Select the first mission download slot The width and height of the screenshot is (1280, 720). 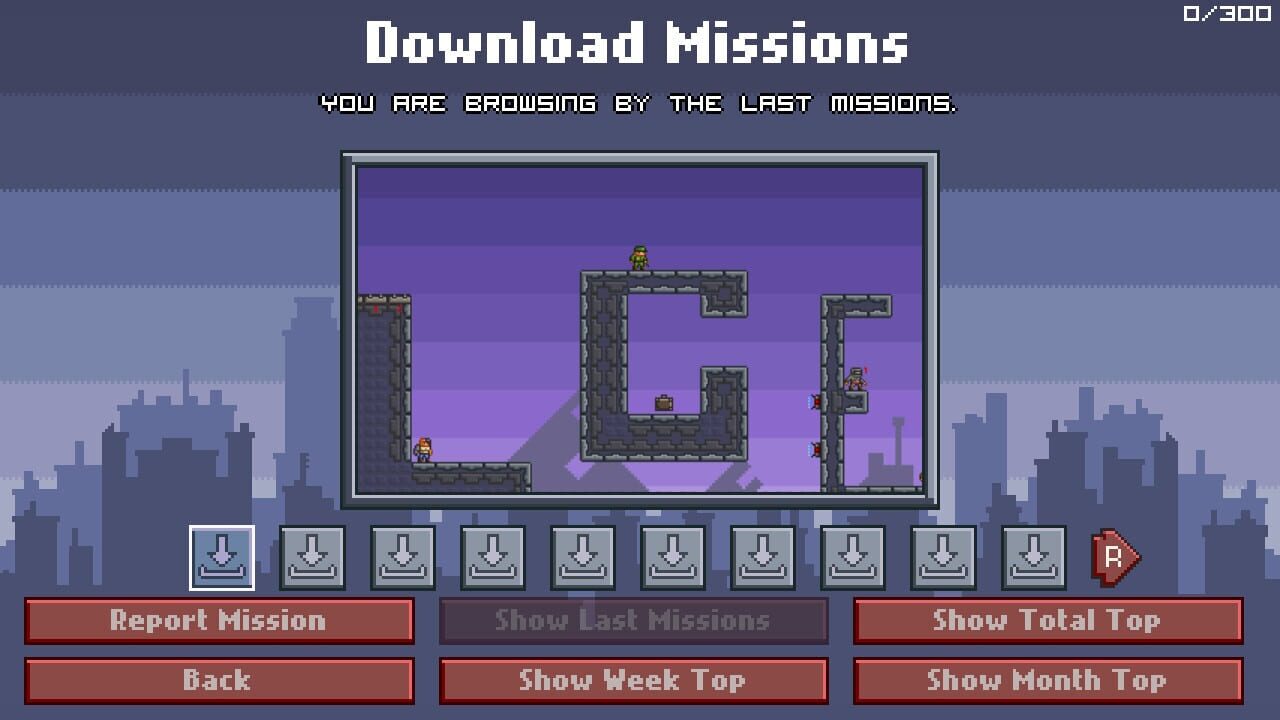(x=221, y=558)
